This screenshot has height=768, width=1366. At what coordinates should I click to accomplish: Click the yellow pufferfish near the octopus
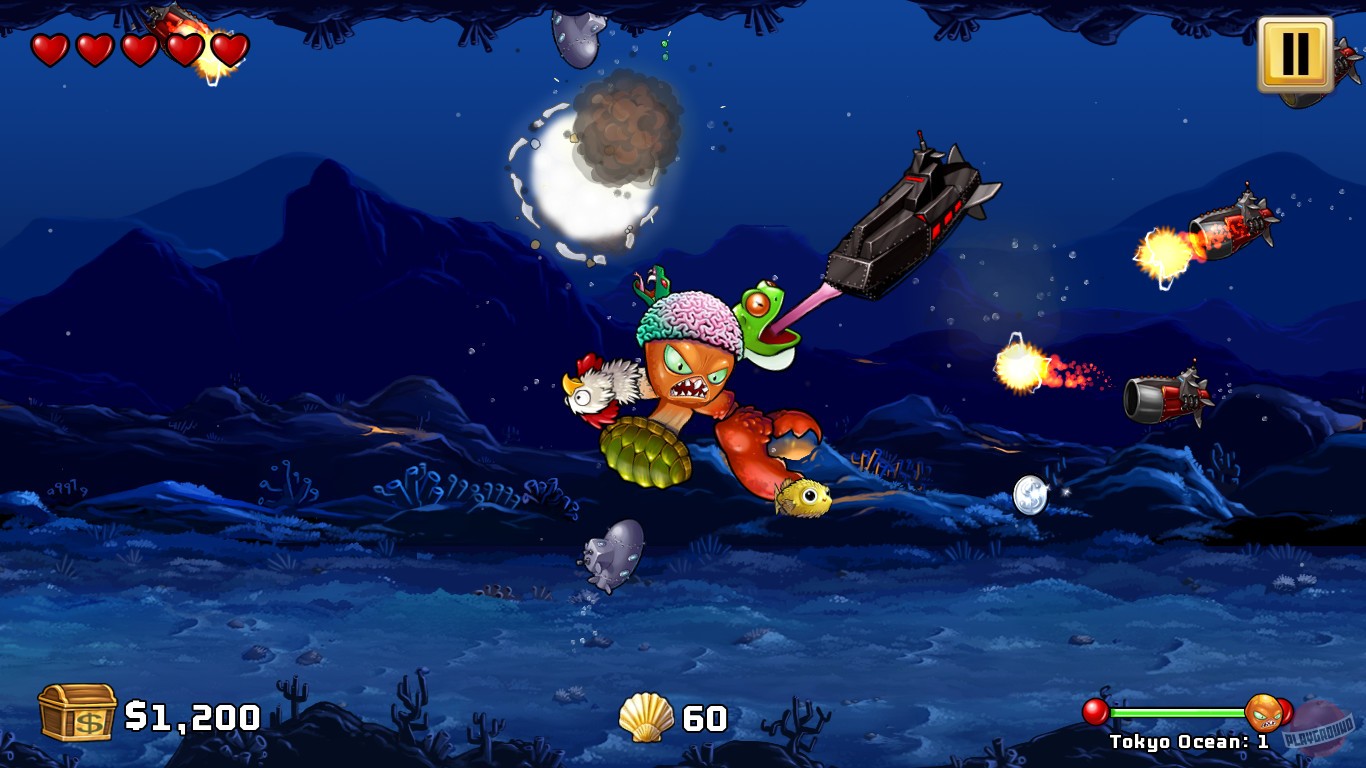[806, 500]
